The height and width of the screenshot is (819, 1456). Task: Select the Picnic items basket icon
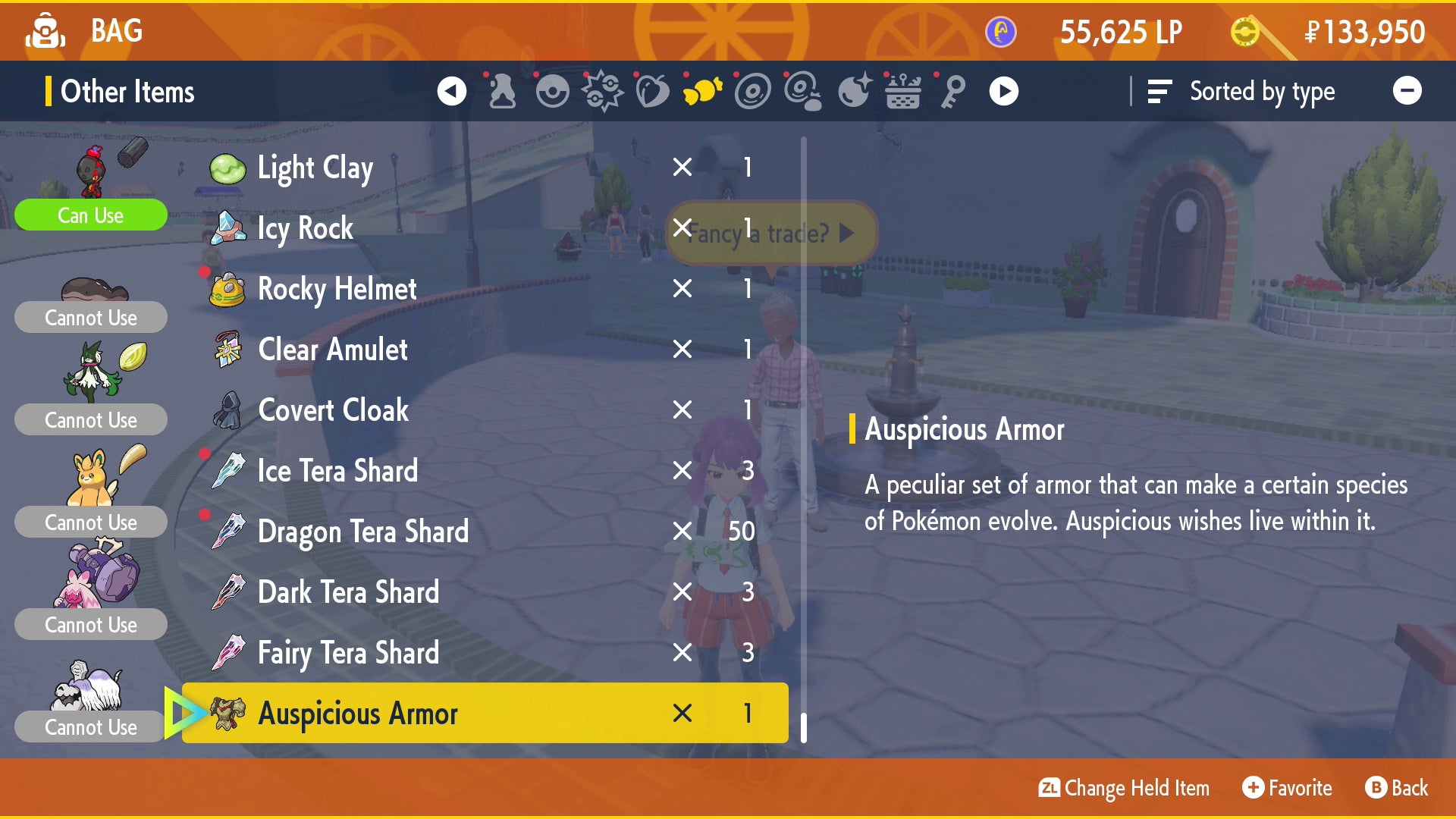[x=902, y=91]
